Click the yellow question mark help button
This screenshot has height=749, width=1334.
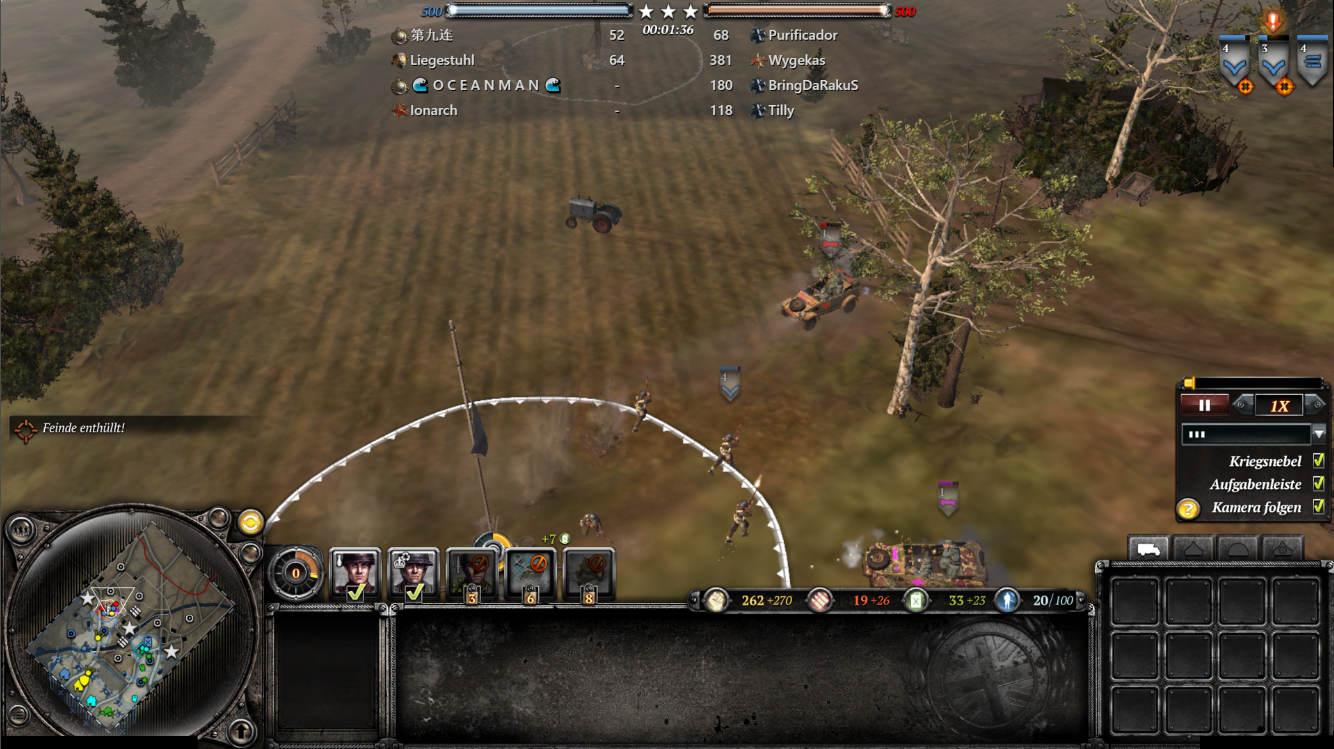(1188, 509)
